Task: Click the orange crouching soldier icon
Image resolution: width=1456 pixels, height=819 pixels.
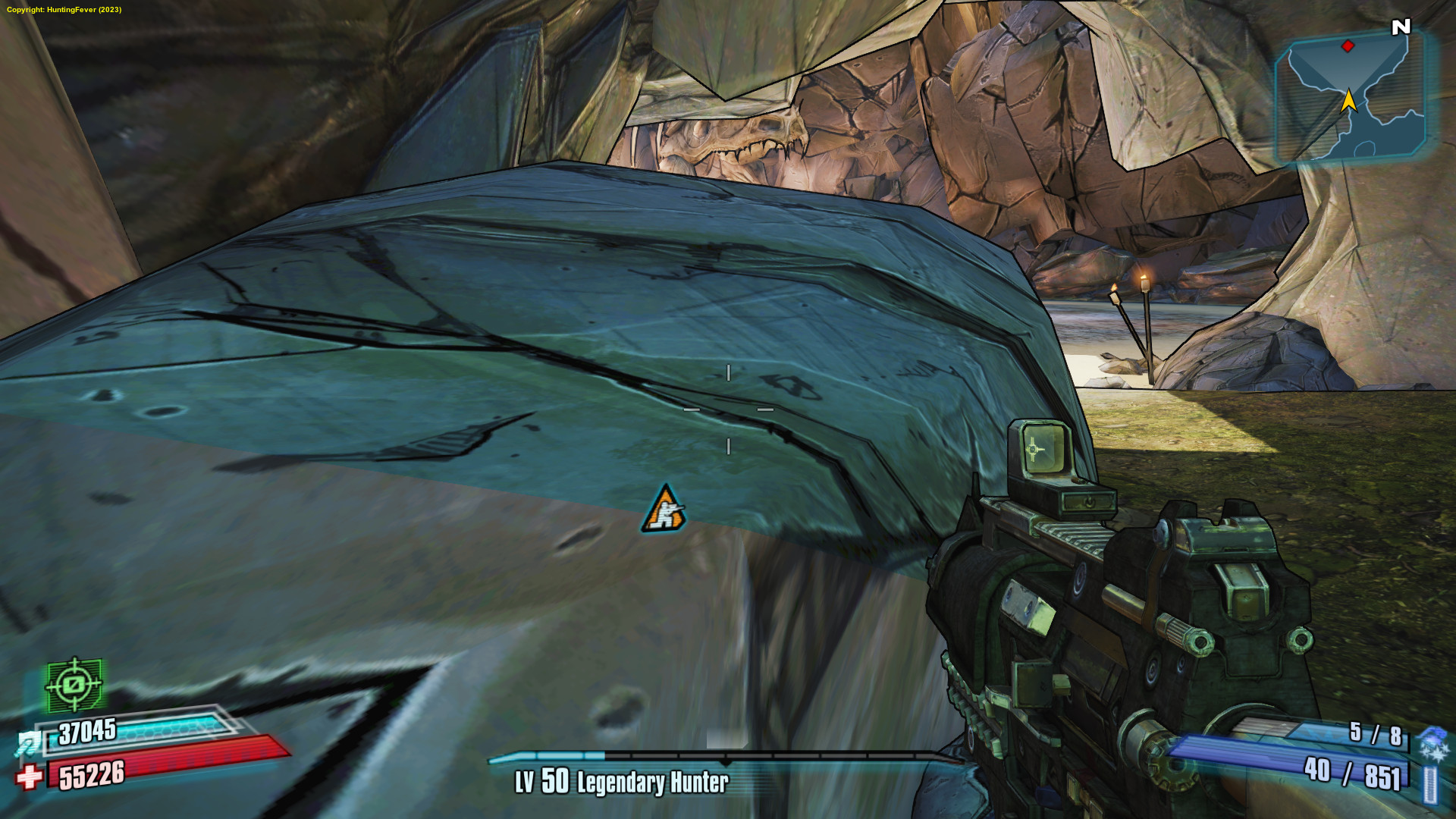Action: [x=664, y=510]
